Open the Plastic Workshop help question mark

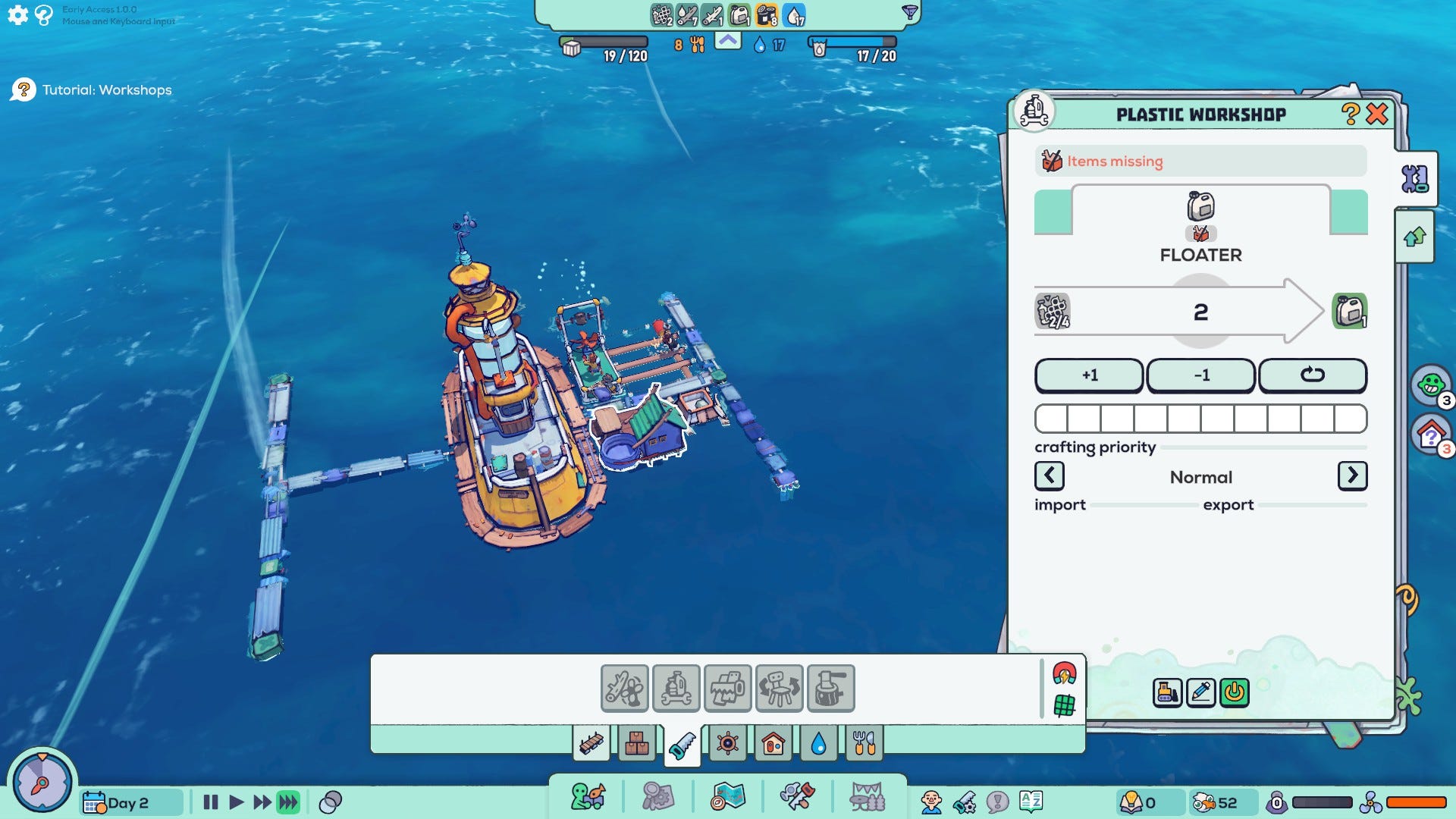point(1350,115)
